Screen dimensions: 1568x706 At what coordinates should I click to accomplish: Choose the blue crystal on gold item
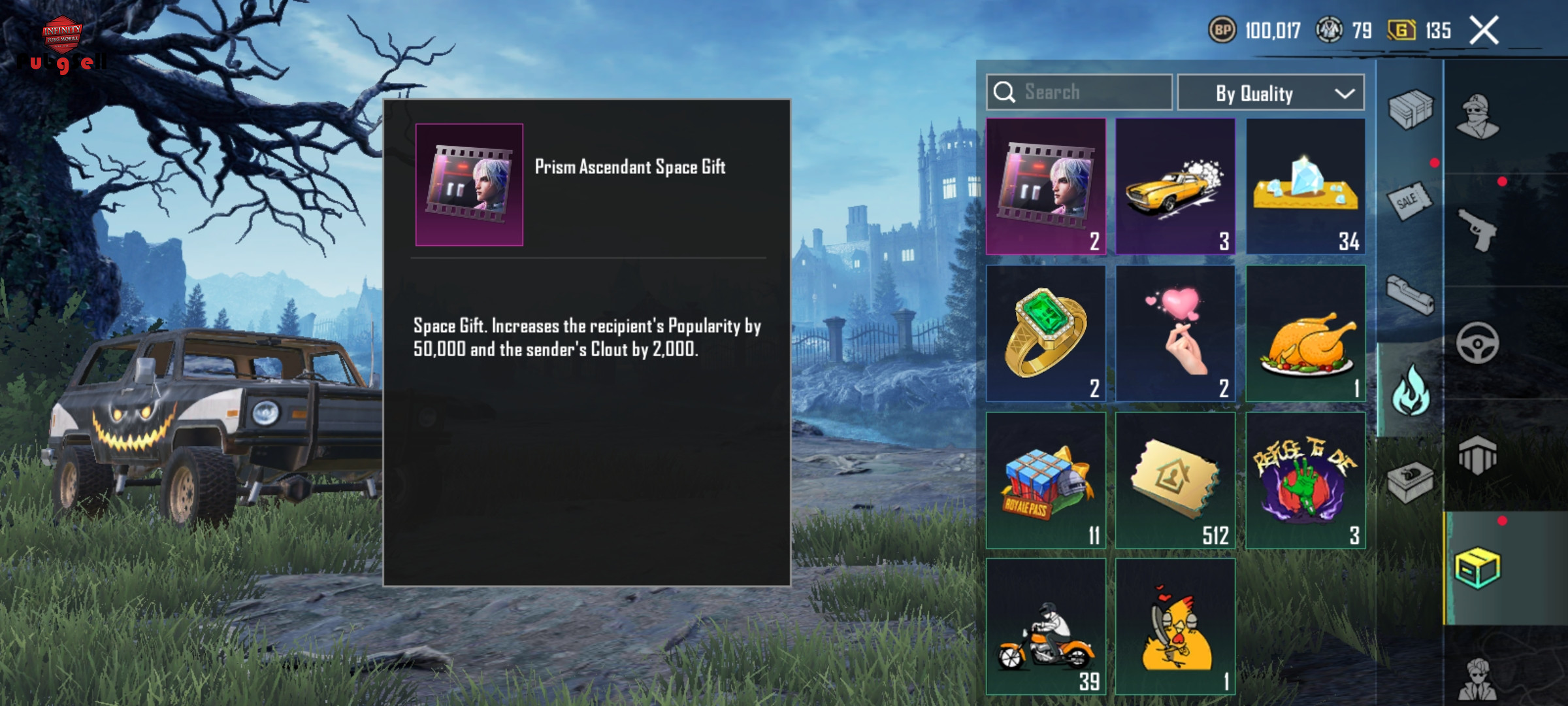point(1305,186)
